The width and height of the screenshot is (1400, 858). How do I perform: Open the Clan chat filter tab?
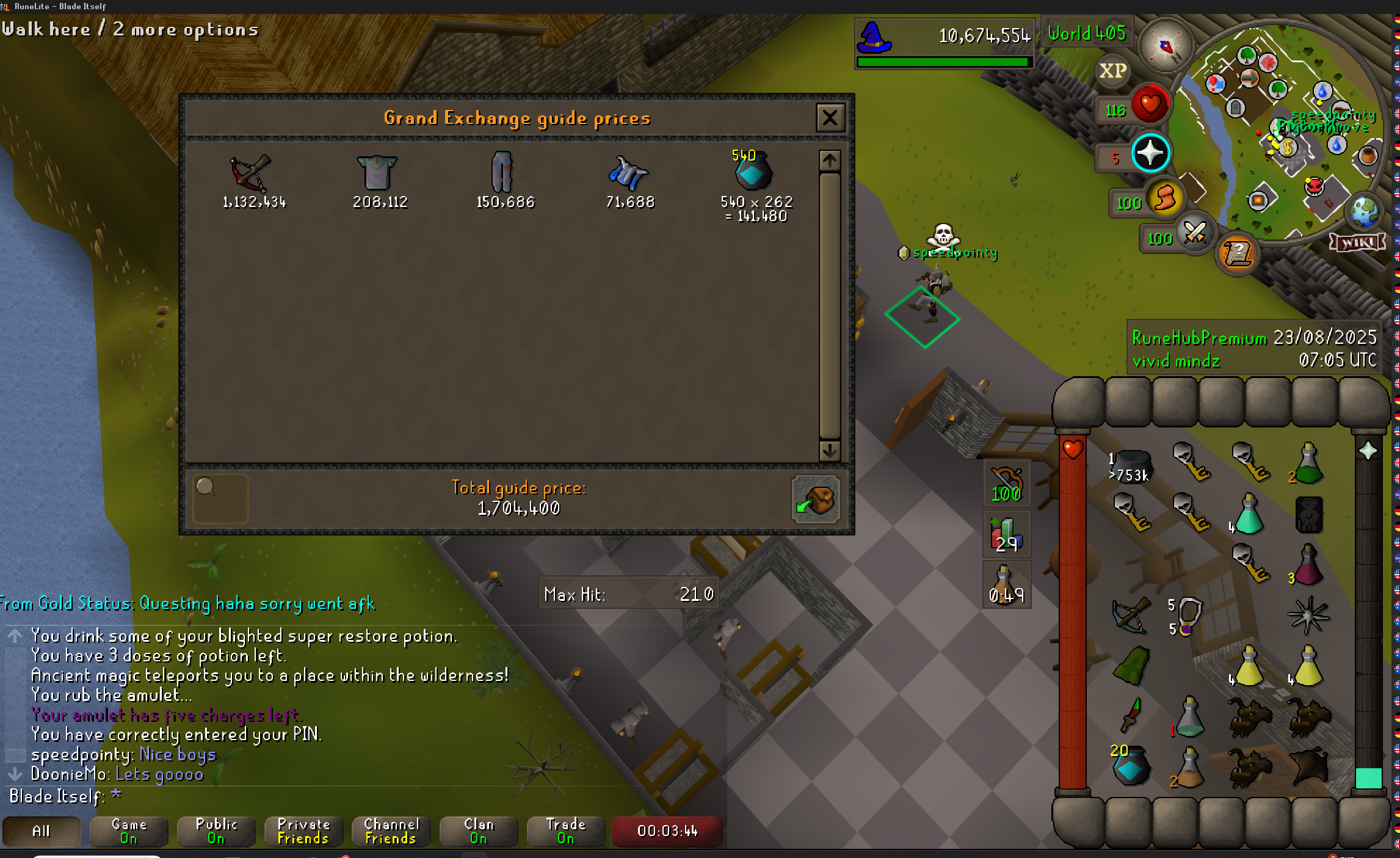point(478,831)
